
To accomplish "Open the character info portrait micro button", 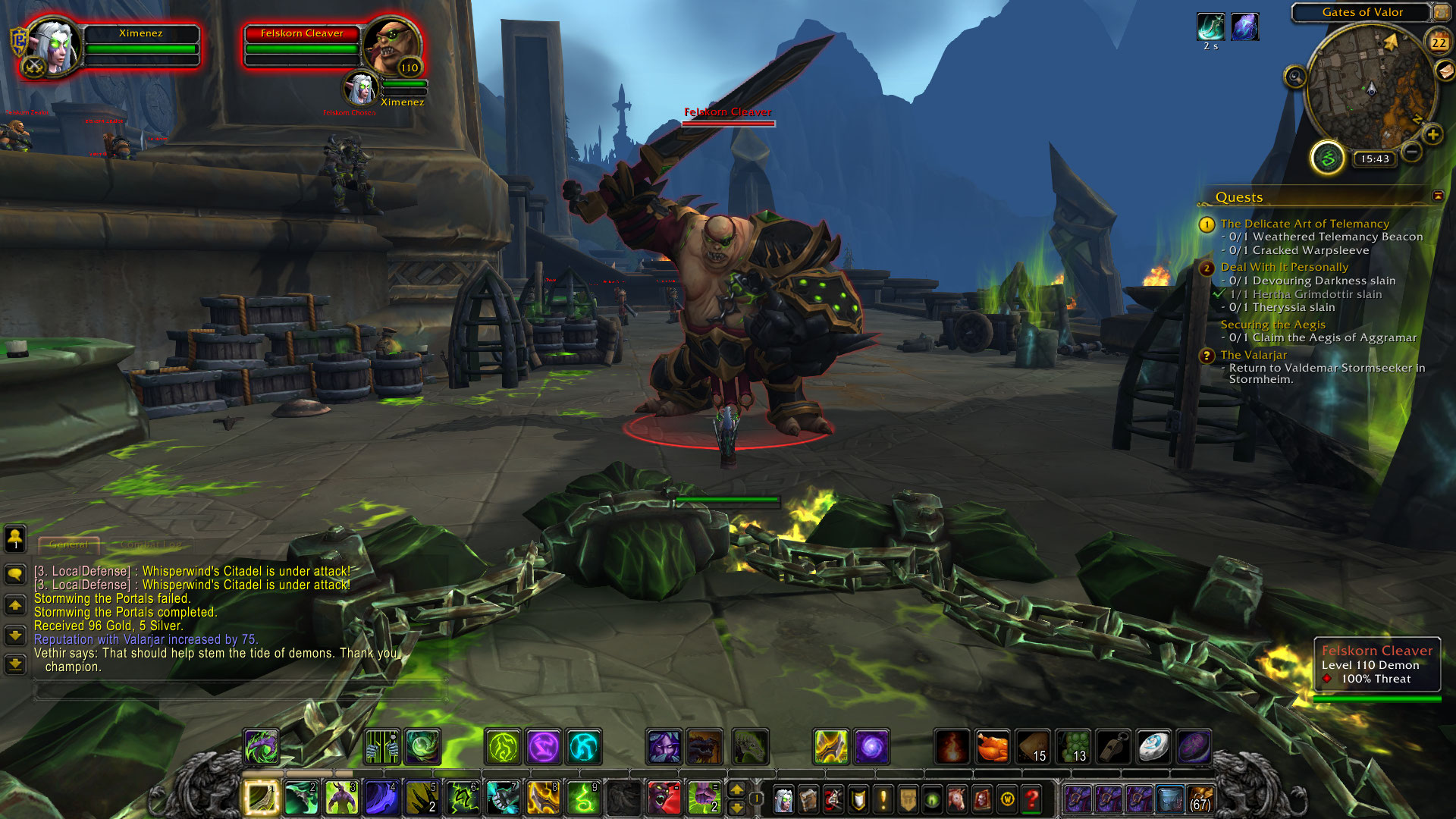I will point(783,799).
